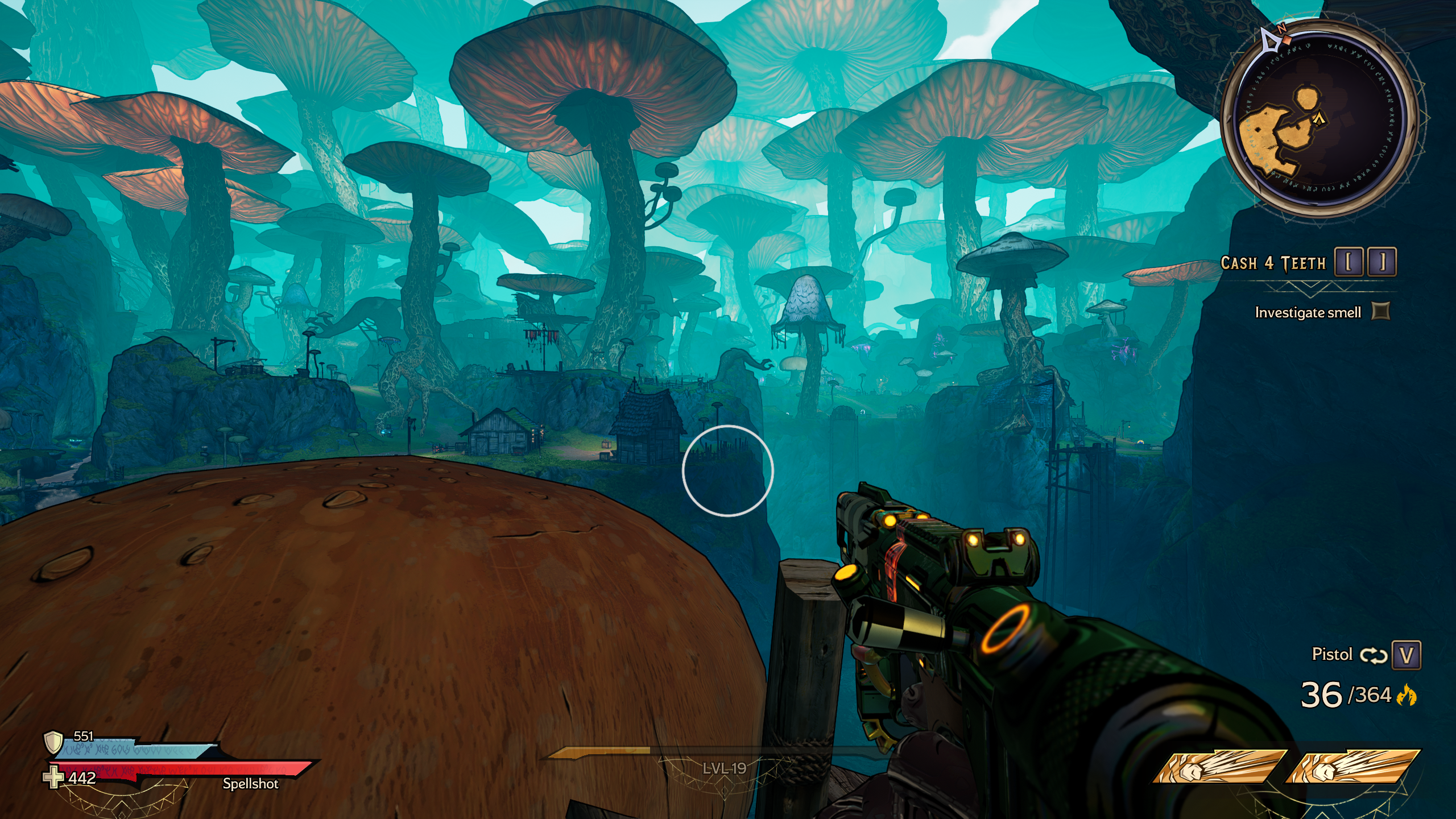Click the fire element icon beside ammo
Screen dimensions: 1456x819
1407,695
